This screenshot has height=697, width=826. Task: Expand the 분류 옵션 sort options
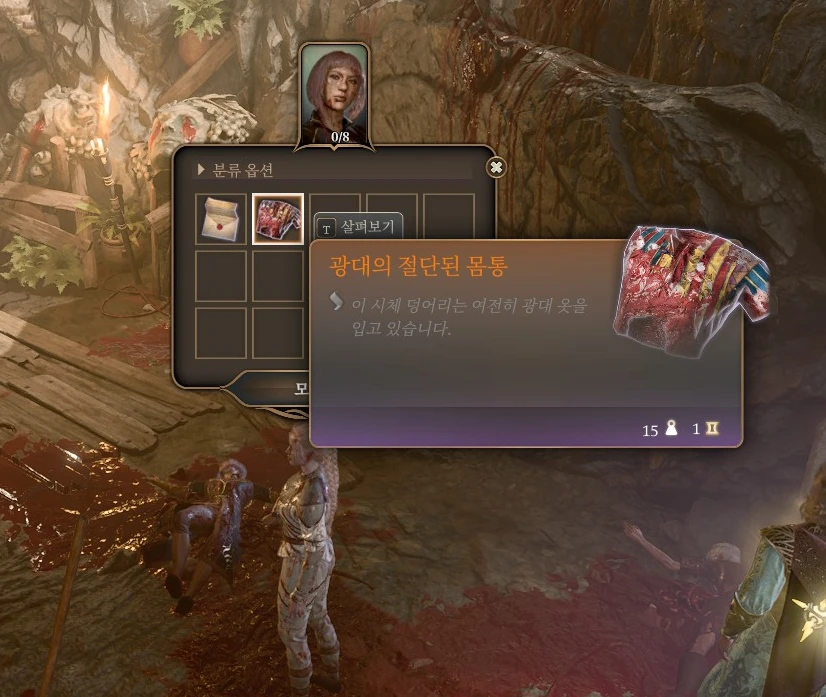(238, 169)
